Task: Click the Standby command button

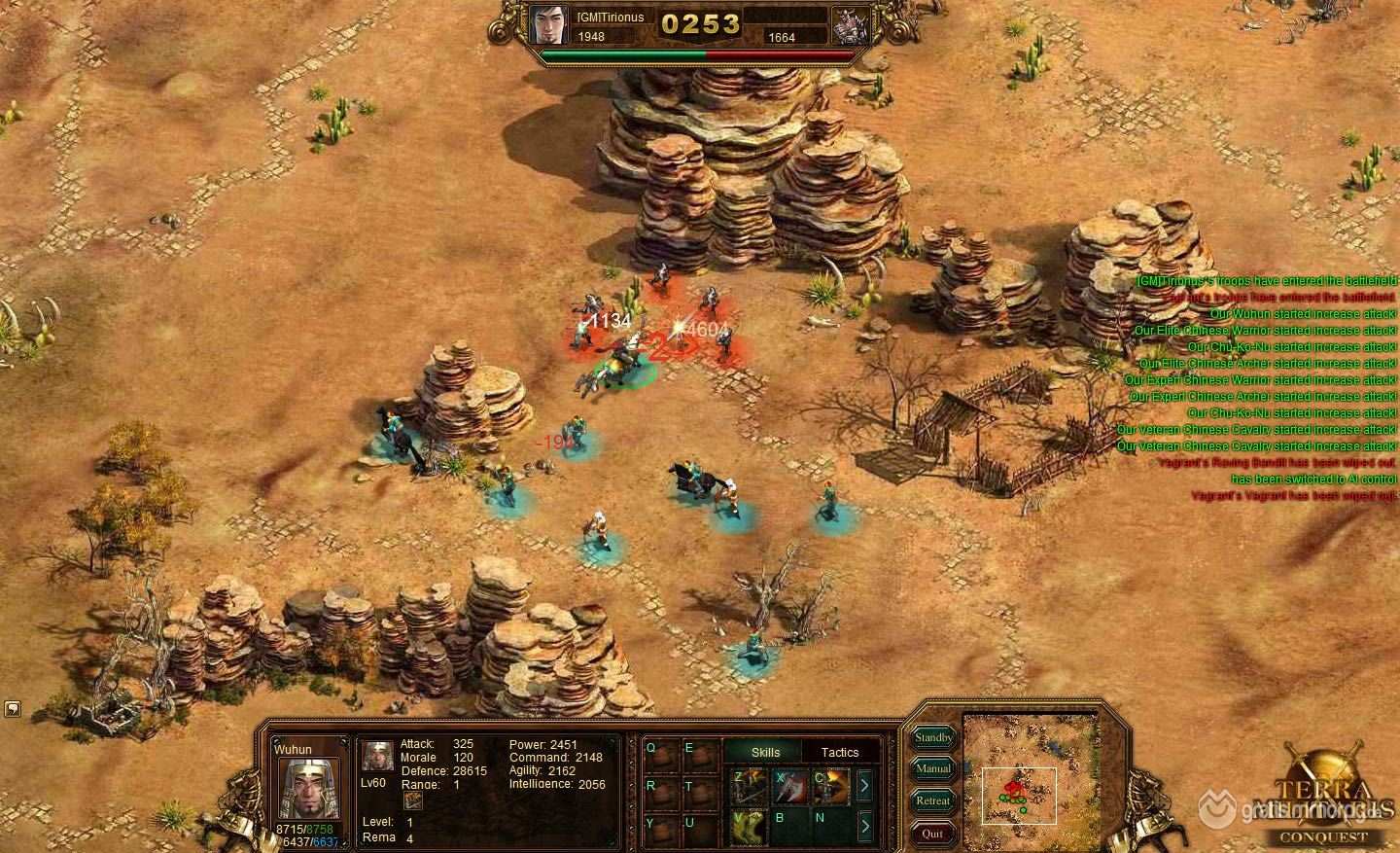Action: click(x=933, y=738)
